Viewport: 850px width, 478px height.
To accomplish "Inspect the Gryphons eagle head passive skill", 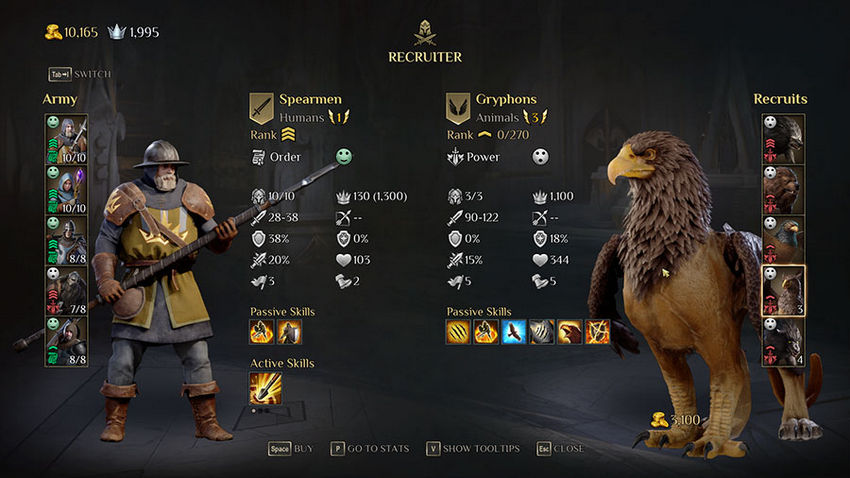I will pos(569,331).
